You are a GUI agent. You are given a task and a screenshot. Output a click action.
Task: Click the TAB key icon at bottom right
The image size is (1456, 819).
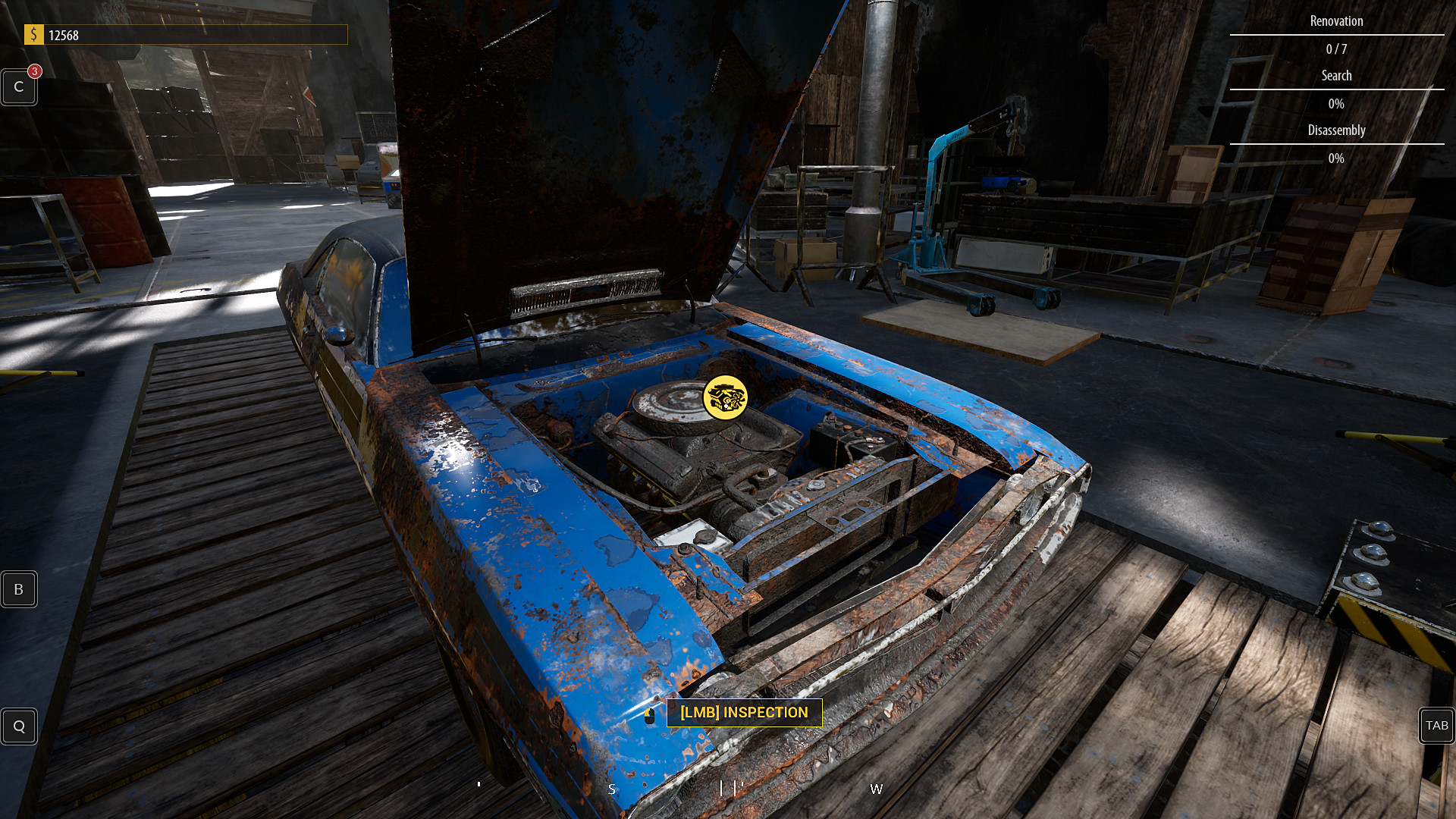(1438, 726)
